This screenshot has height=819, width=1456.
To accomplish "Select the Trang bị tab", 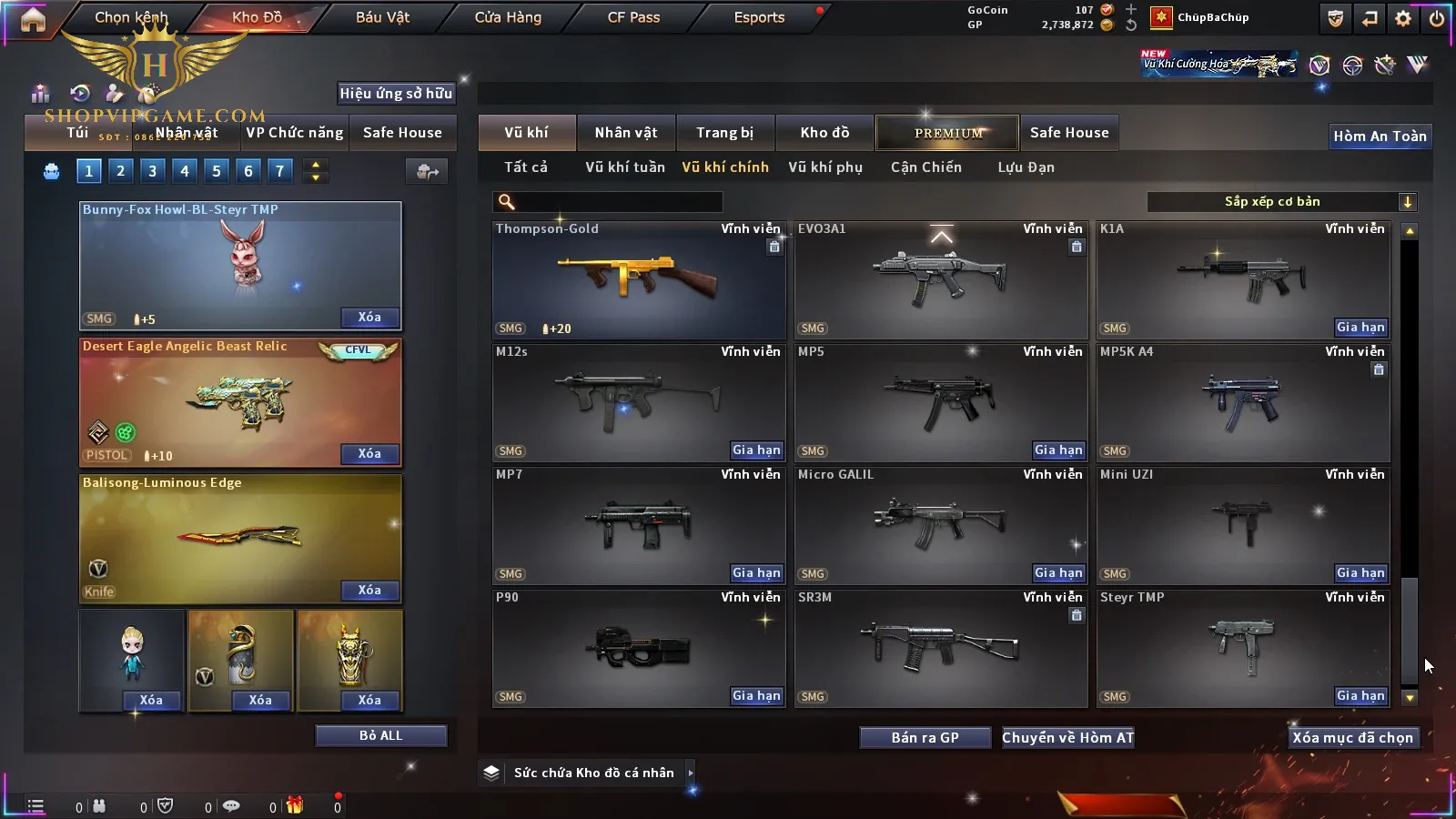I will [724, 133].
